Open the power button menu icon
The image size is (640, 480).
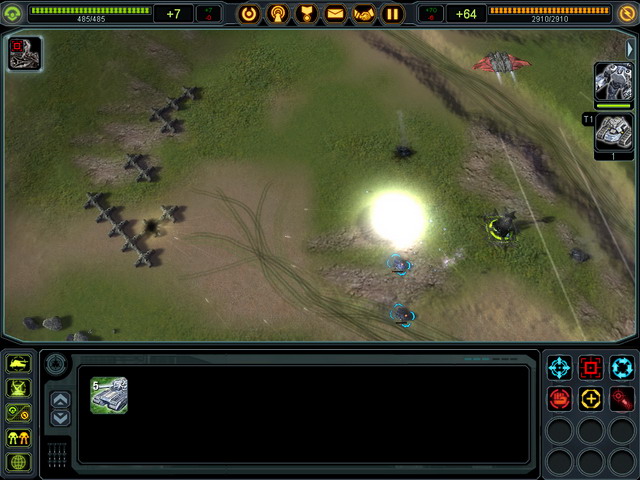click(249, 14)
